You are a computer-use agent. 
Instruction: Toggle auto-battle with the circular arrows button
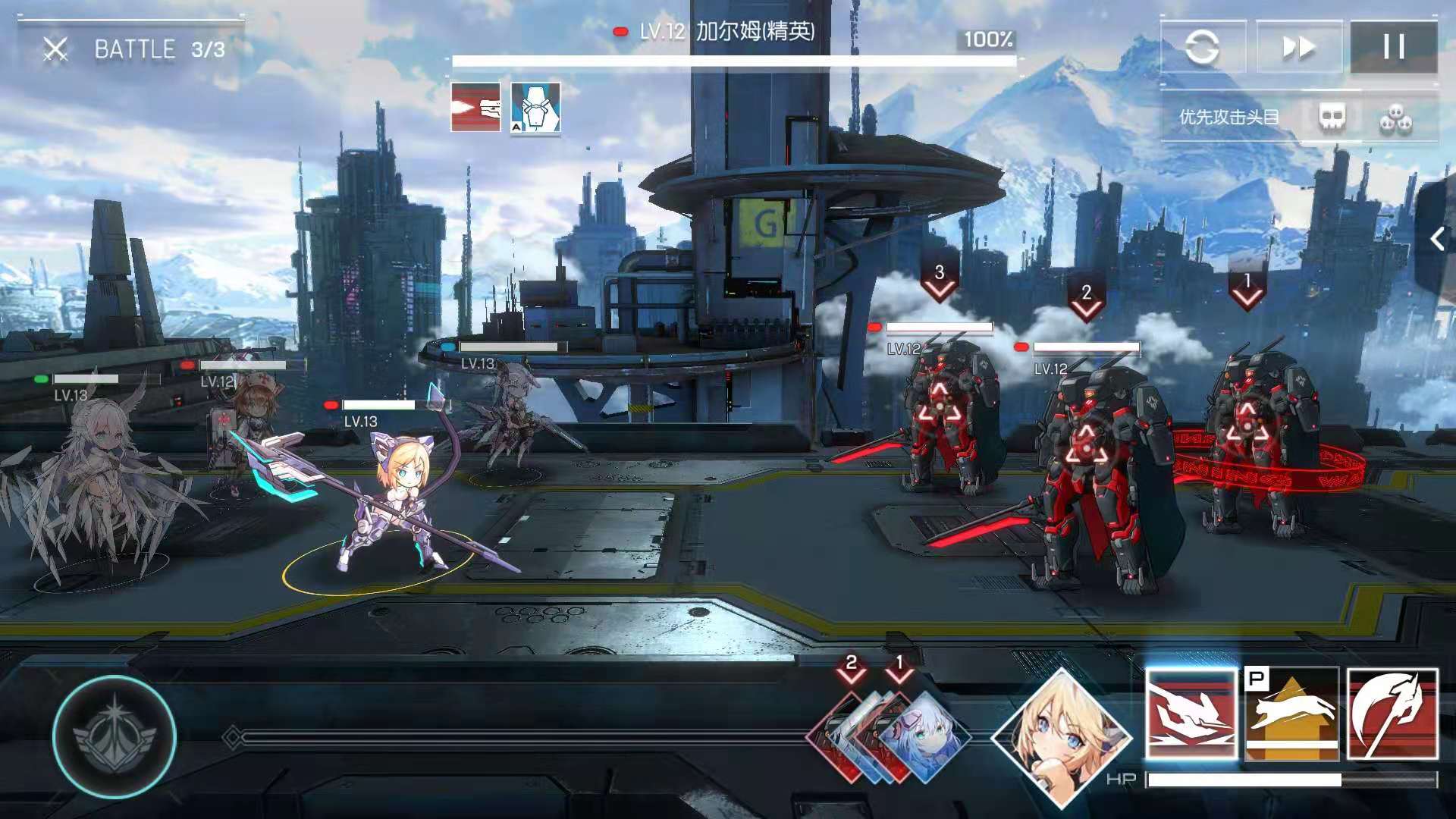point(1203,48)
